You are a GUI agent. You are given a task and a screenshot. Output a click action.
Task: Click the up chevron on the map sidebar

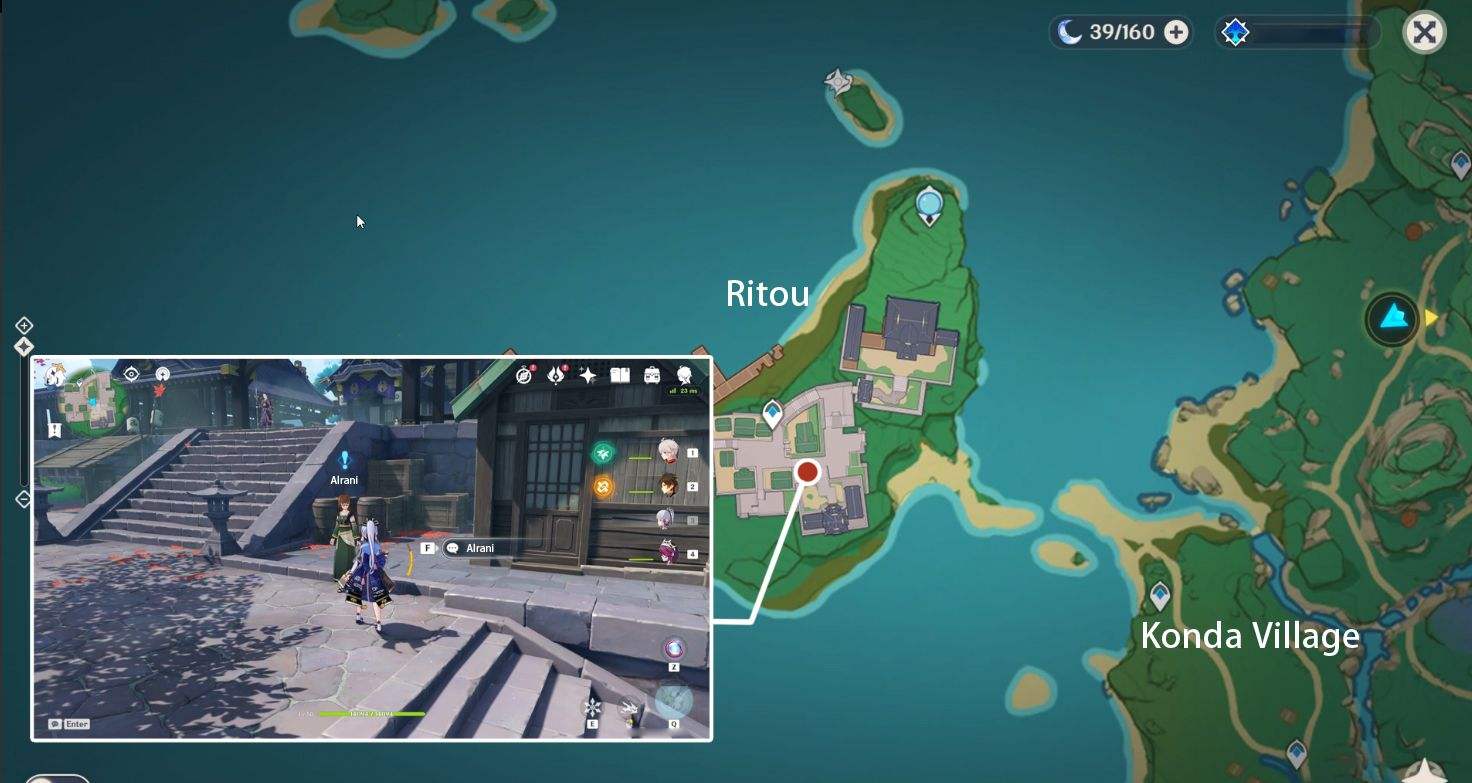(24, 325)
